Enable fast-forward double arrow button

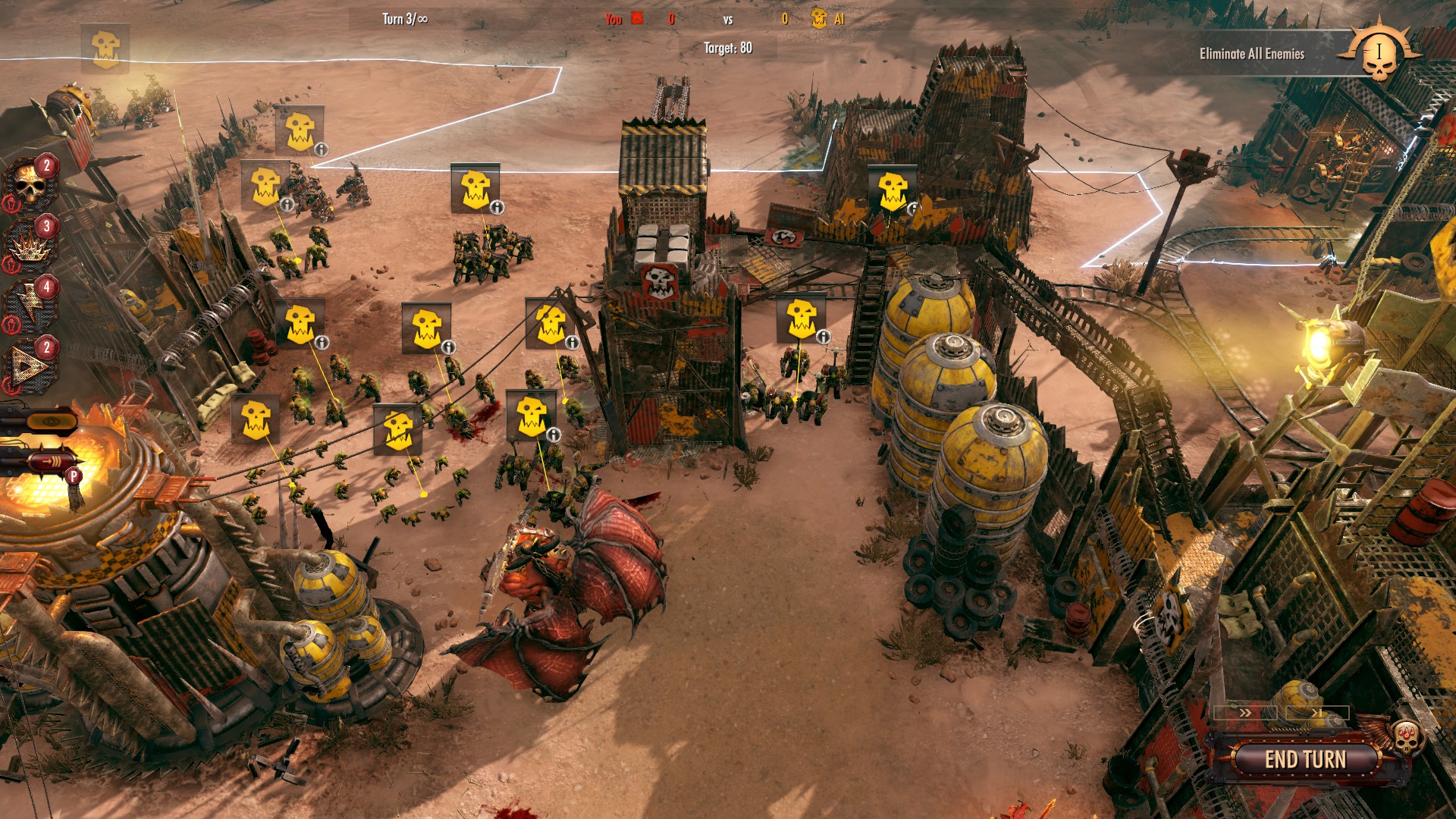(1245, 713)
